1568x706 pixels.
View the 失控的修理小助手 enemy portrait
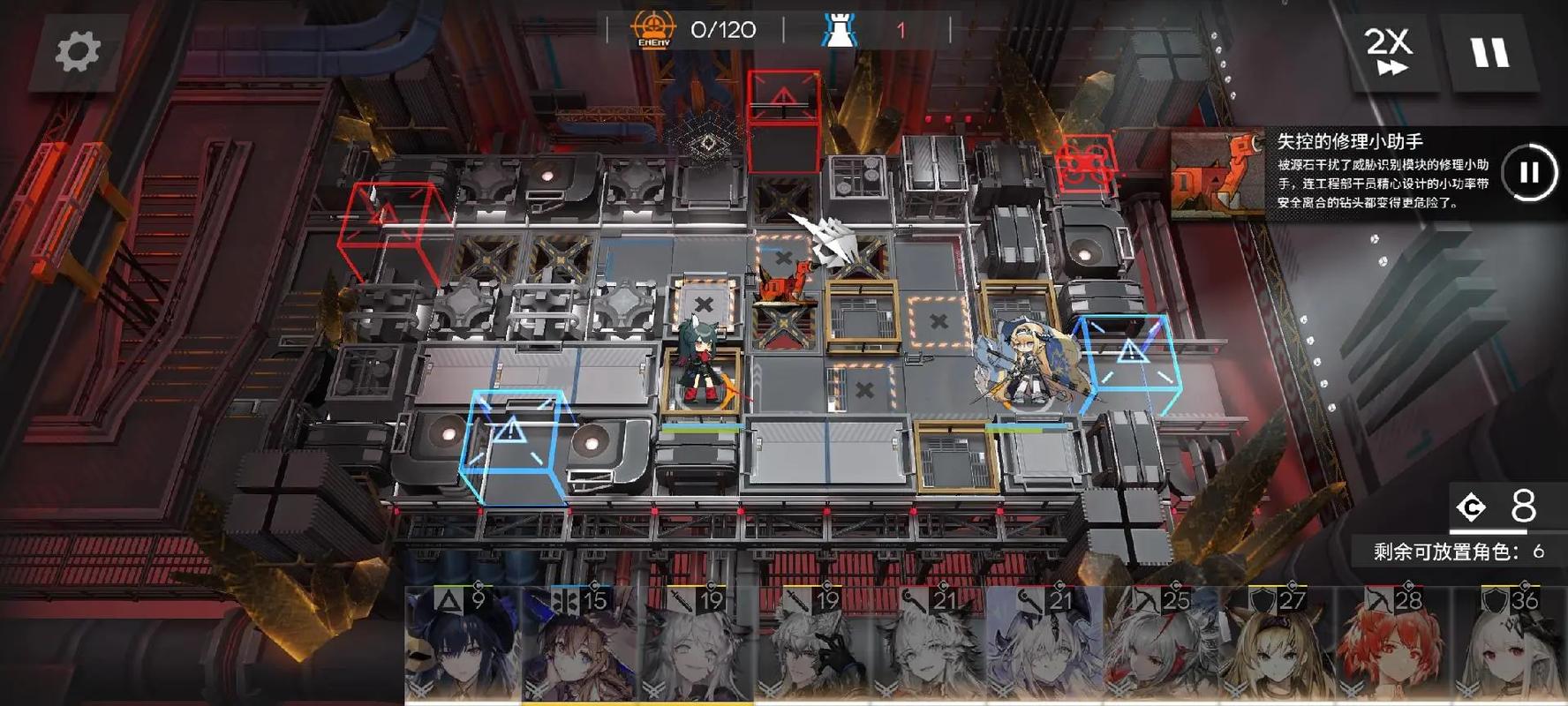[x=1218, y=174]
